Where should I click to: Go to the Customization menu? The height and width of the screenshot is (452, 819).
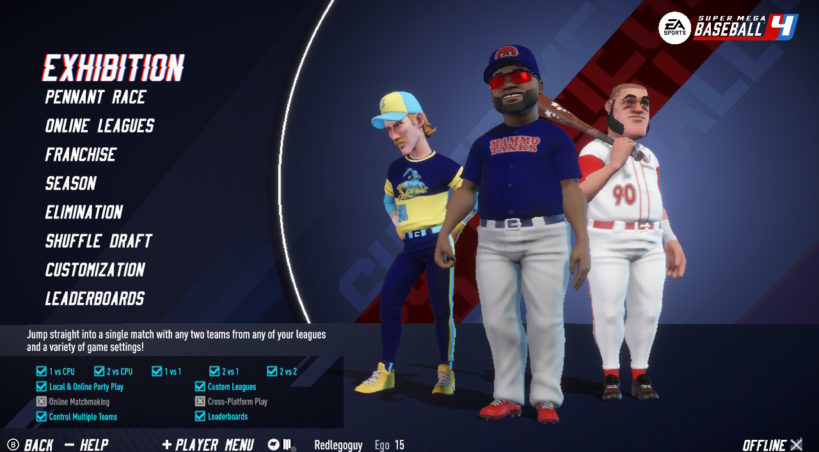click(x=95, y=270)
